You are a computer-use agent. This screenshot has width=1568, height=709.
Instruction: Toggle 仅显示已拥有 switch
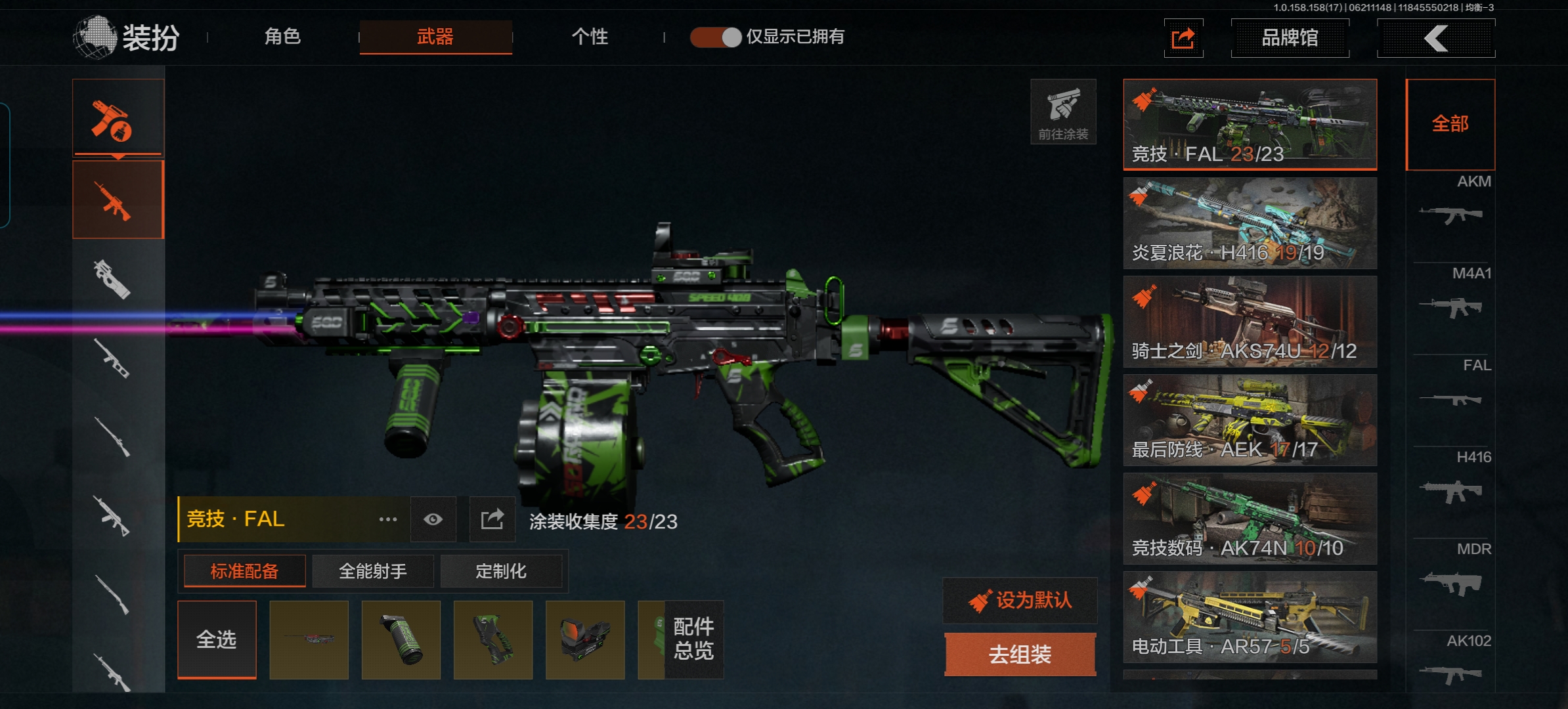click(x=716, y=37)
